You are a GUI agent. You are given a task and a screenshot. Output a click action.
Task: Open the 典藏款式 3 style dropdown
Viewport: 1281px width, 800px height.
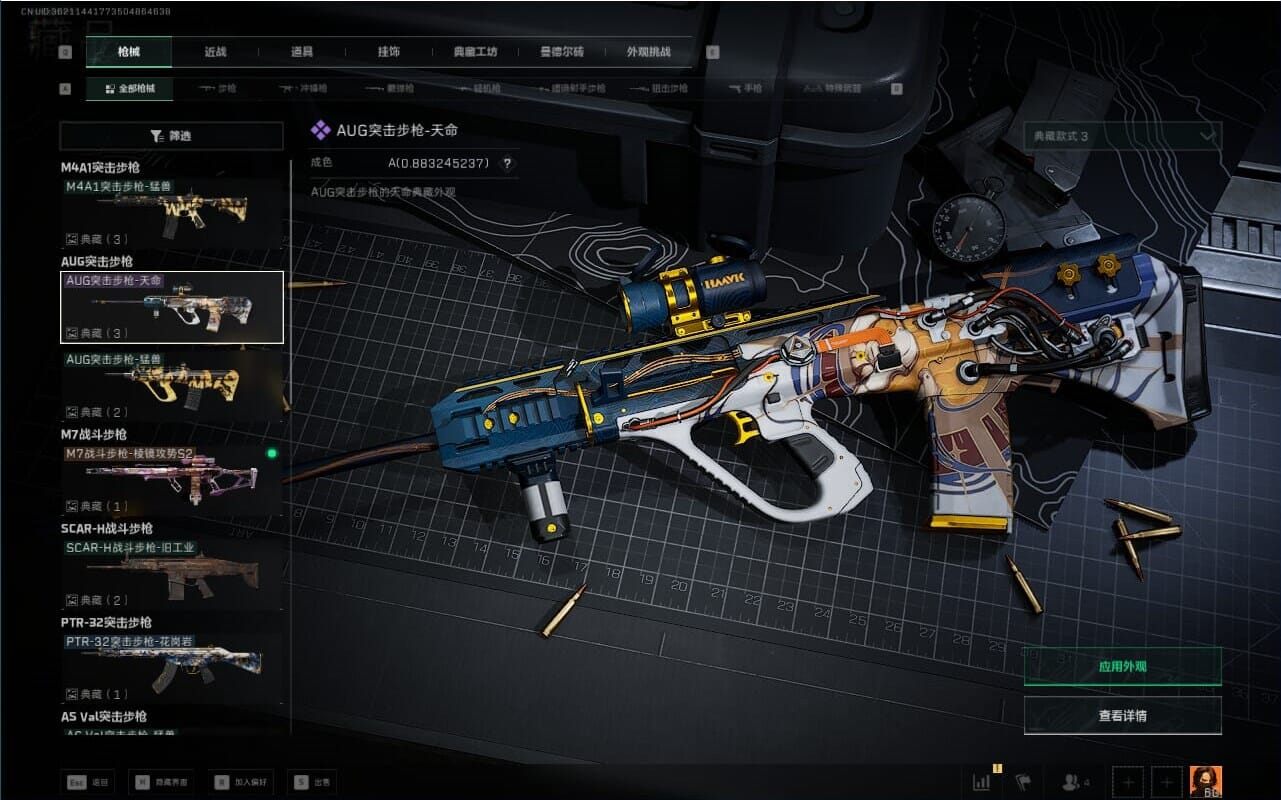click(1122, 136)
